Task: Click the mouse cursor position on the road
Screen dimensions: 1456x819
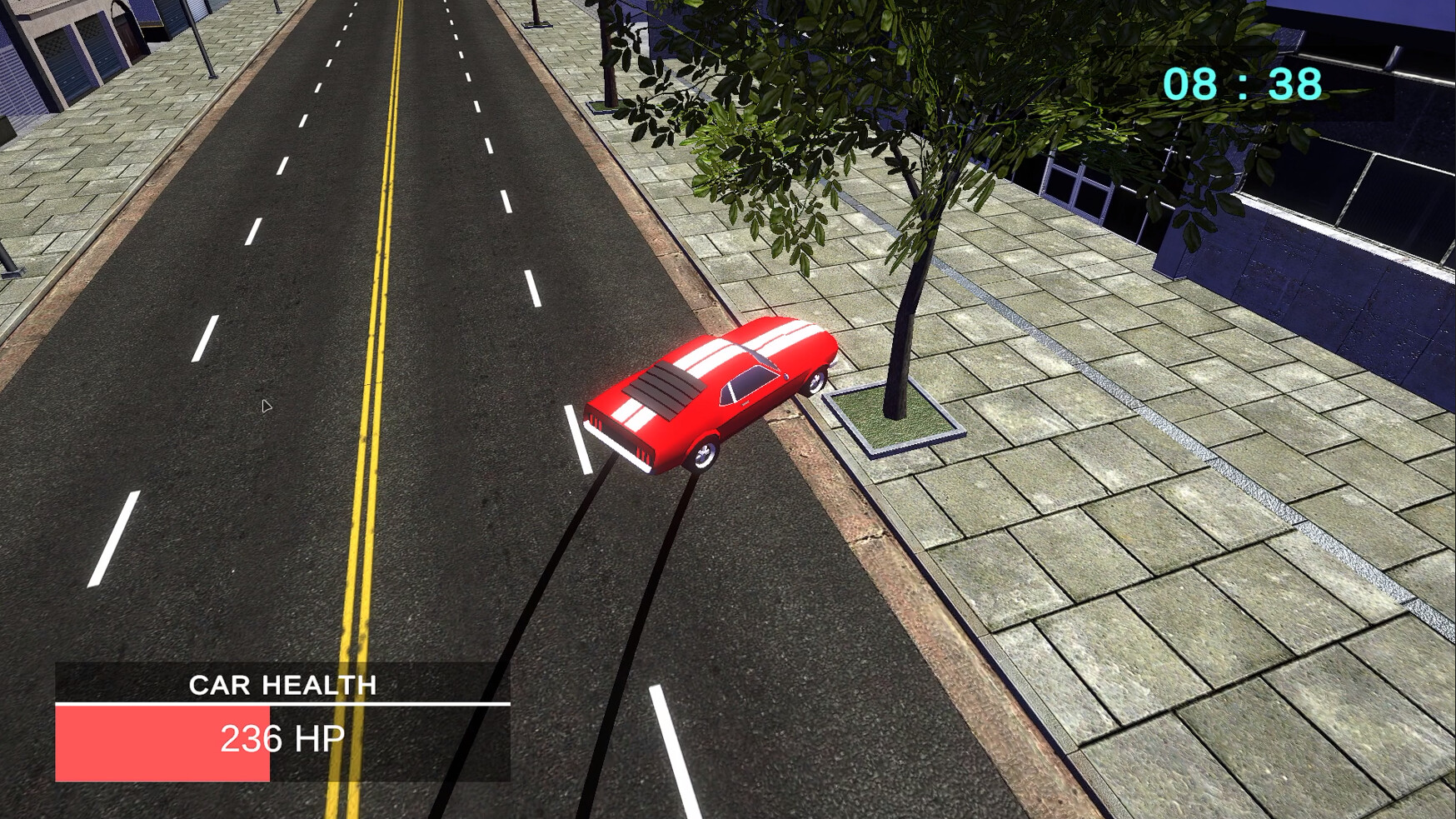Action: [x=267, y=406]
